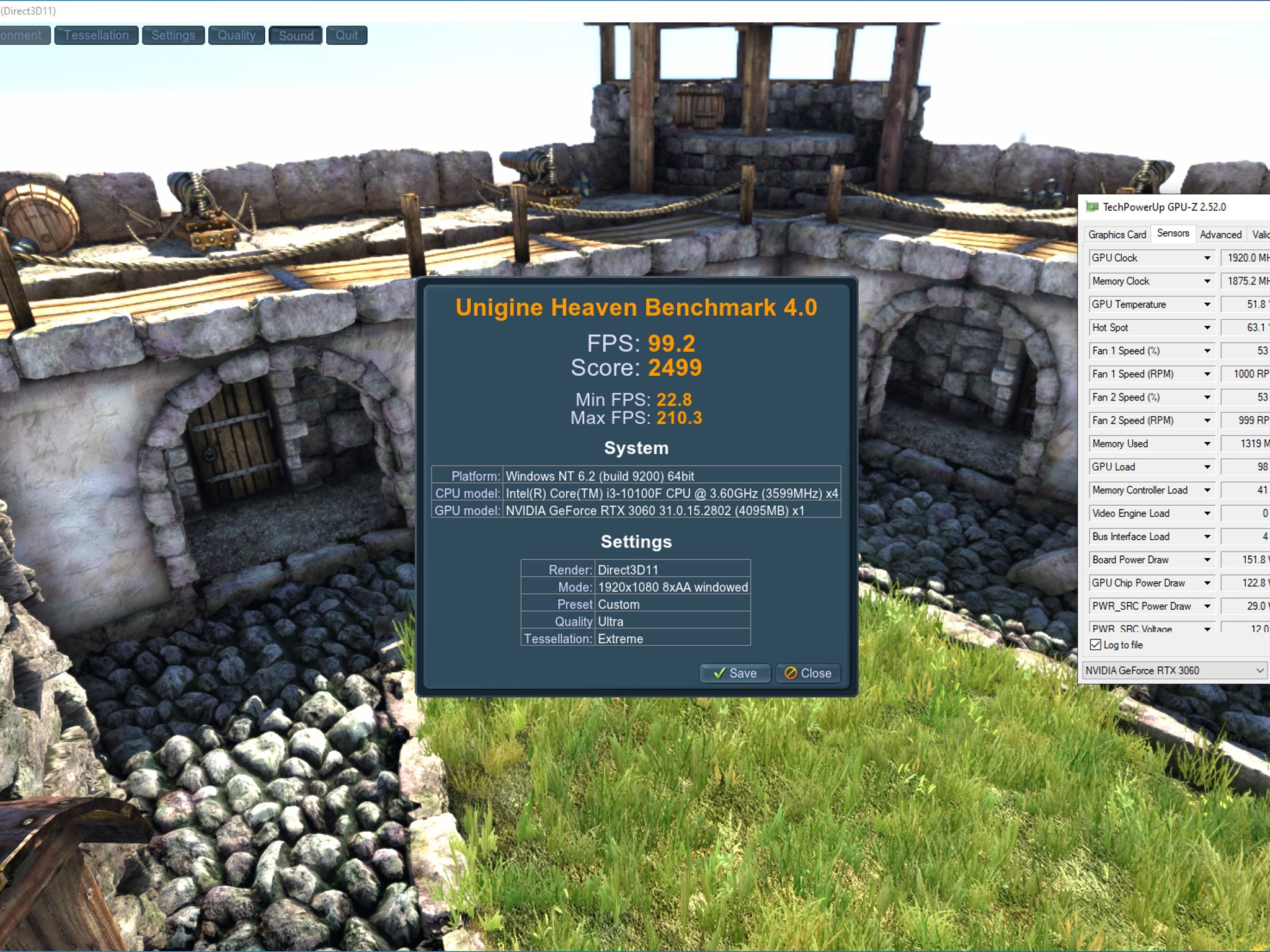Quit the Heaven benchmark
1270x952 pixels.
click(x=347, y=35)
